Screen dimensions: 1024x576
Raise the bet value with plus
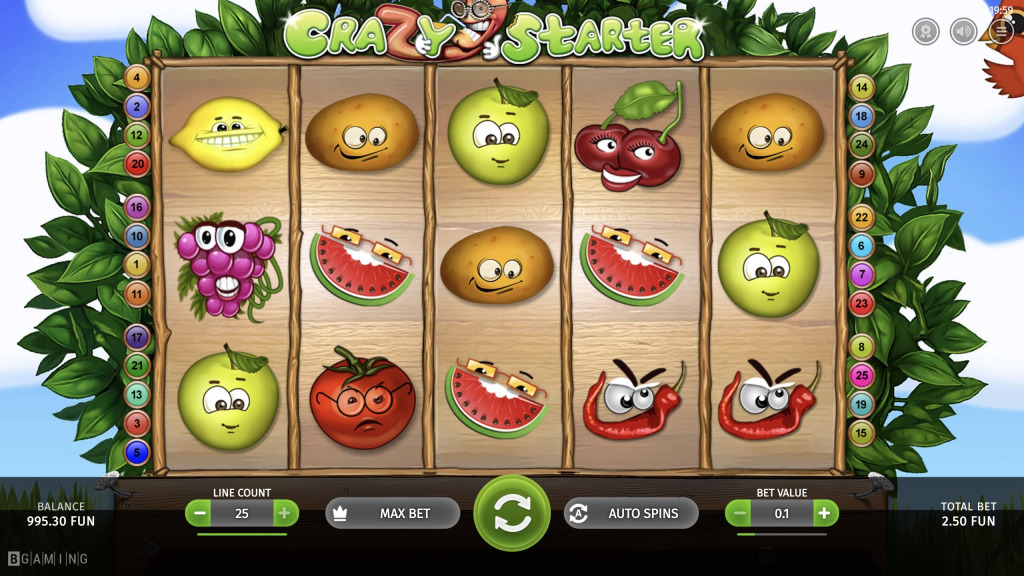824,514
